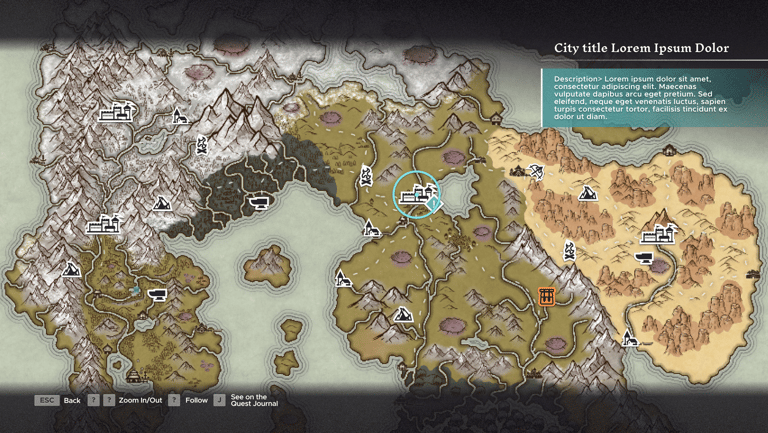768x433 pixels.
Task: Click the skull marker left of the circled city
Action: [x=366, y=178]
